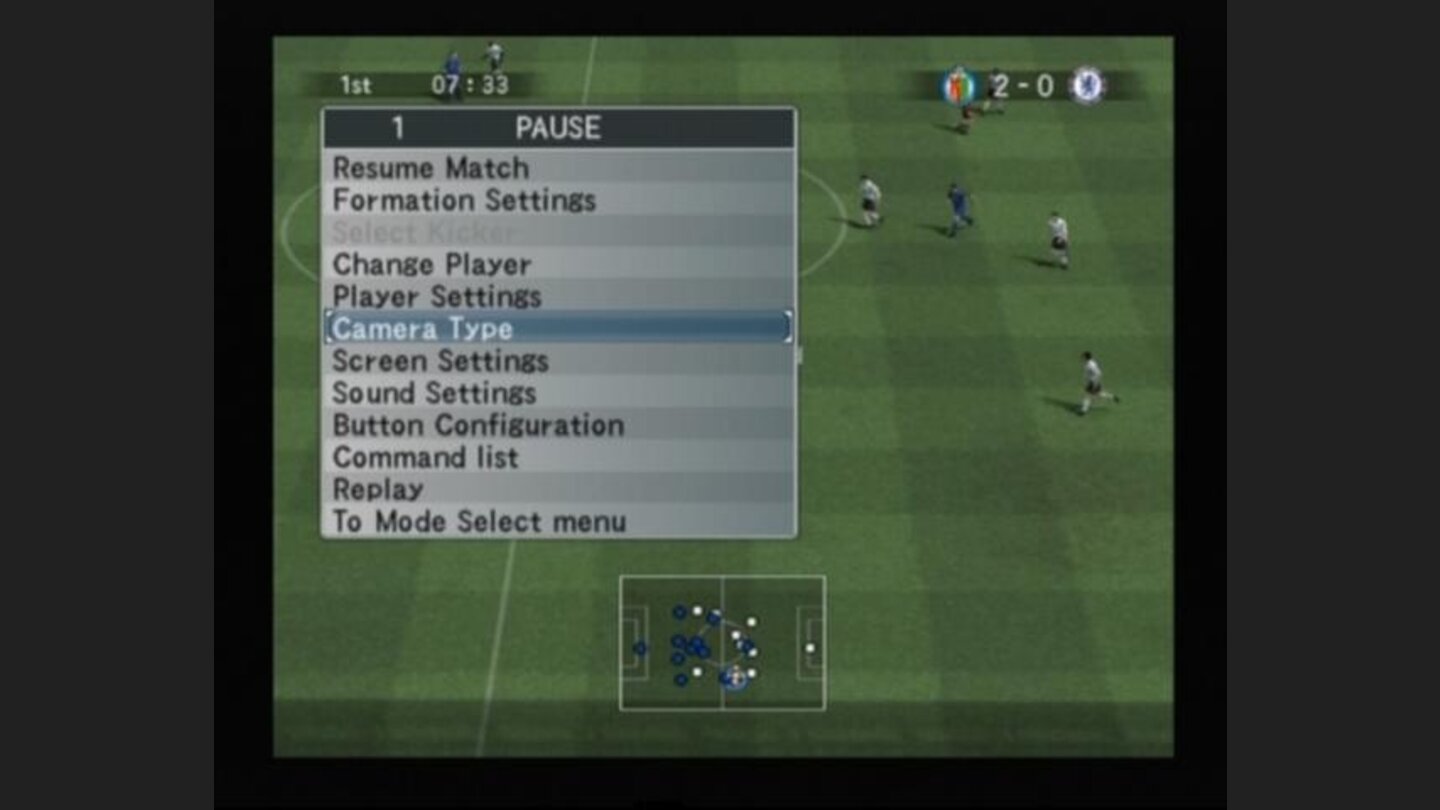Open Formation Settings
Viewport: 1440px width, 810px height.
coord(465,200)
